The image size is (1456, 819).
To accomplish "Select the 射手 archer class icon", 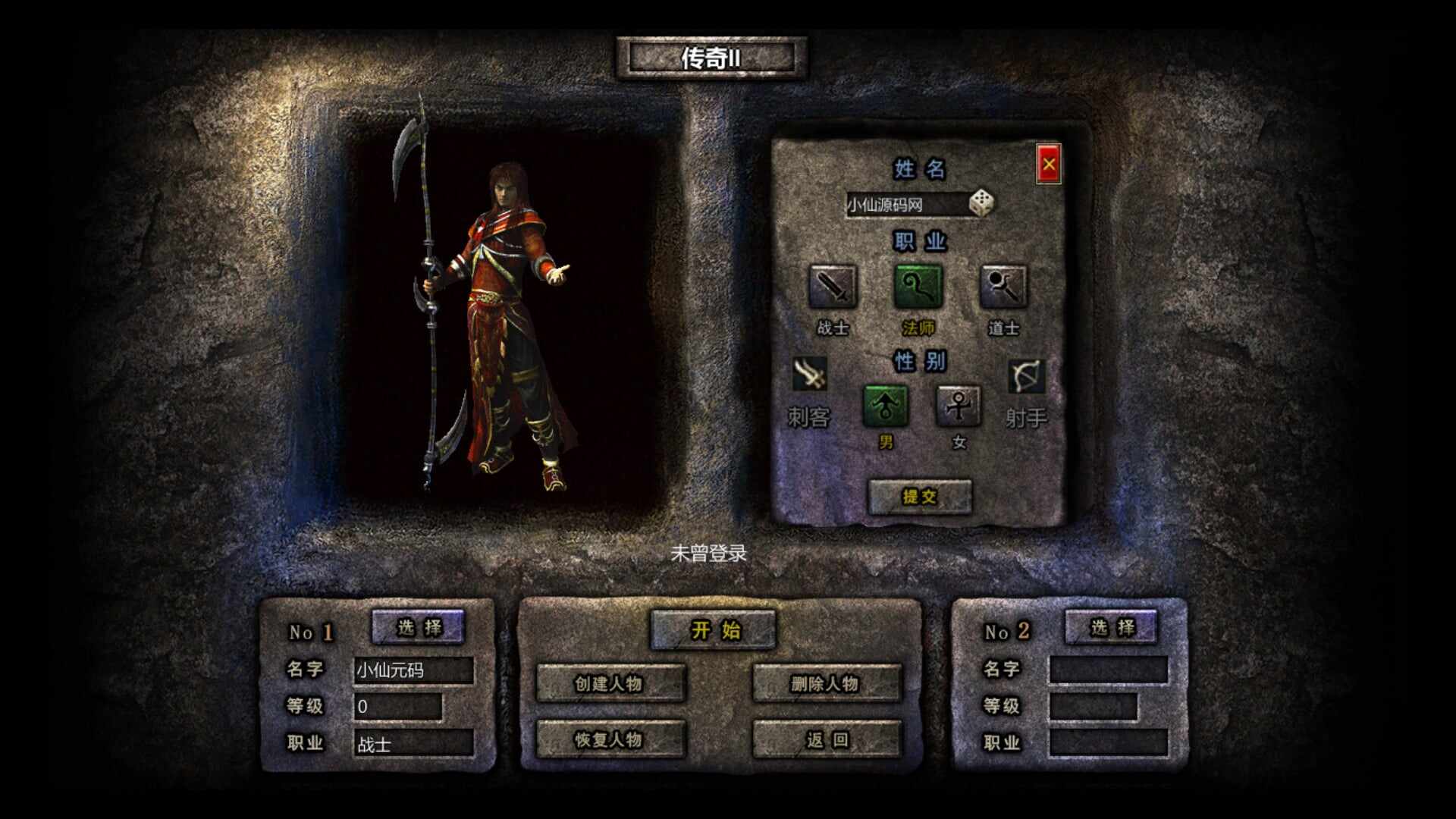I will (x=1026, y=377).
